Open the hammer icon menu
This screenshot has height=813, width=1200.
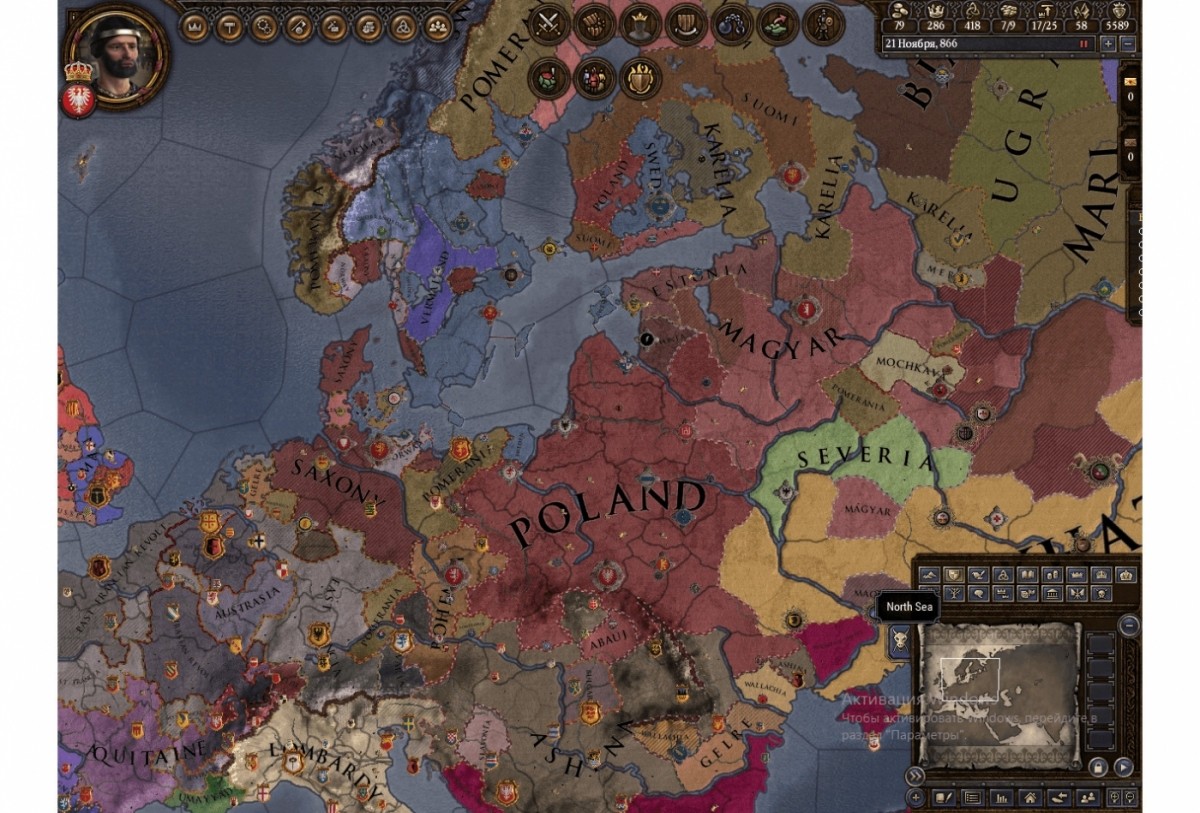pyautogui.click(x=229, y=26)
